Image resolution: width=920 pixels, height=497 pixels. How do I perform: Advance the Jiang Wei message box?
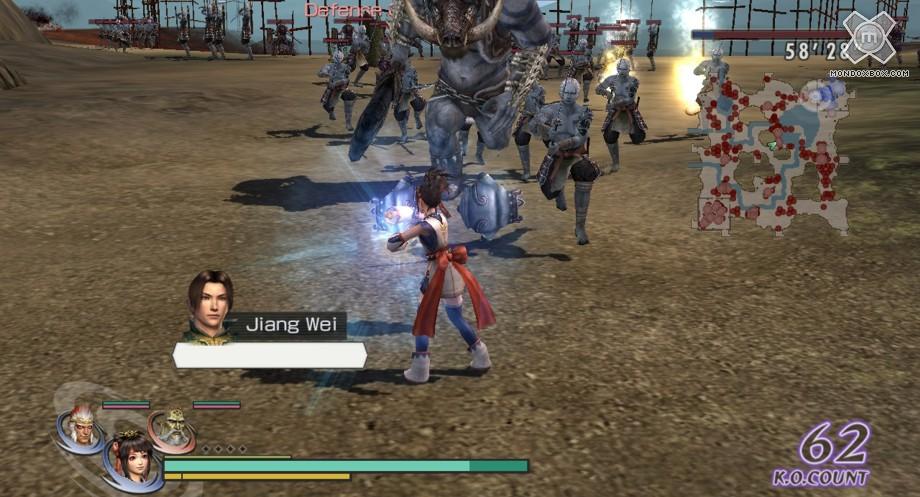tap(270, 355)
